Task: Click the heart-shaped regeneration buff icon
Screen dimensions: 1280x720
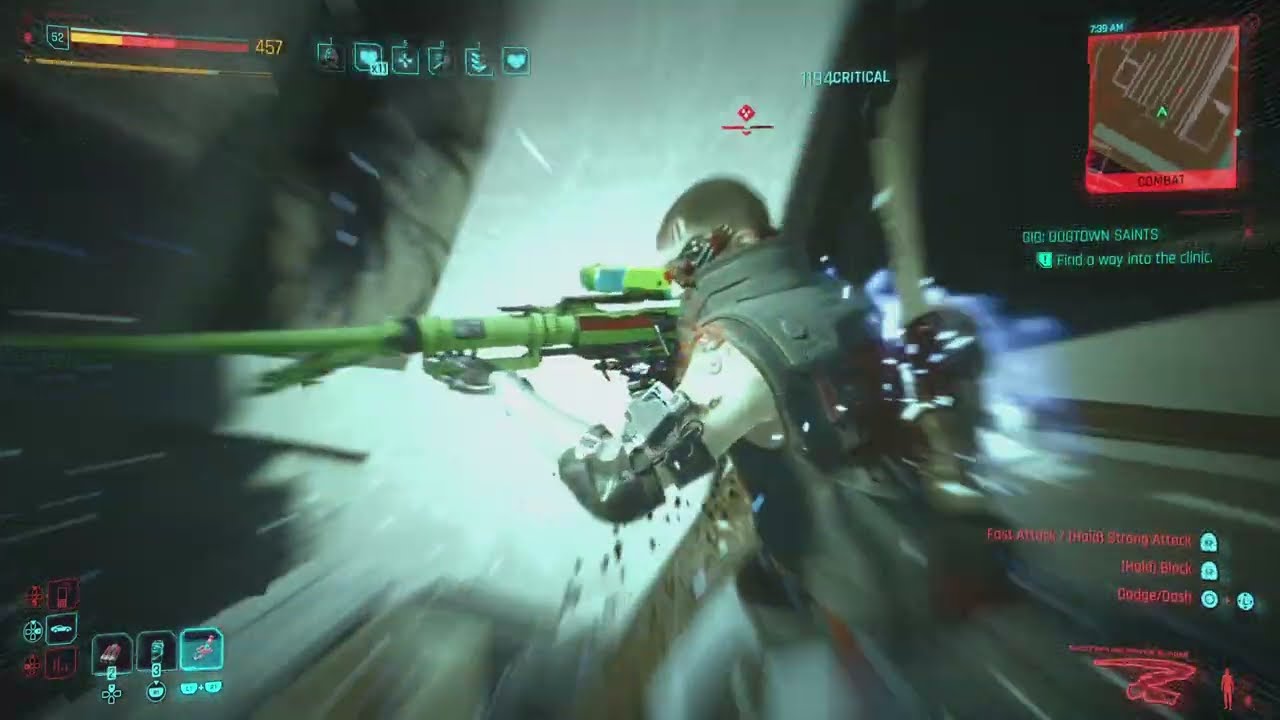Action: (516, 60)
